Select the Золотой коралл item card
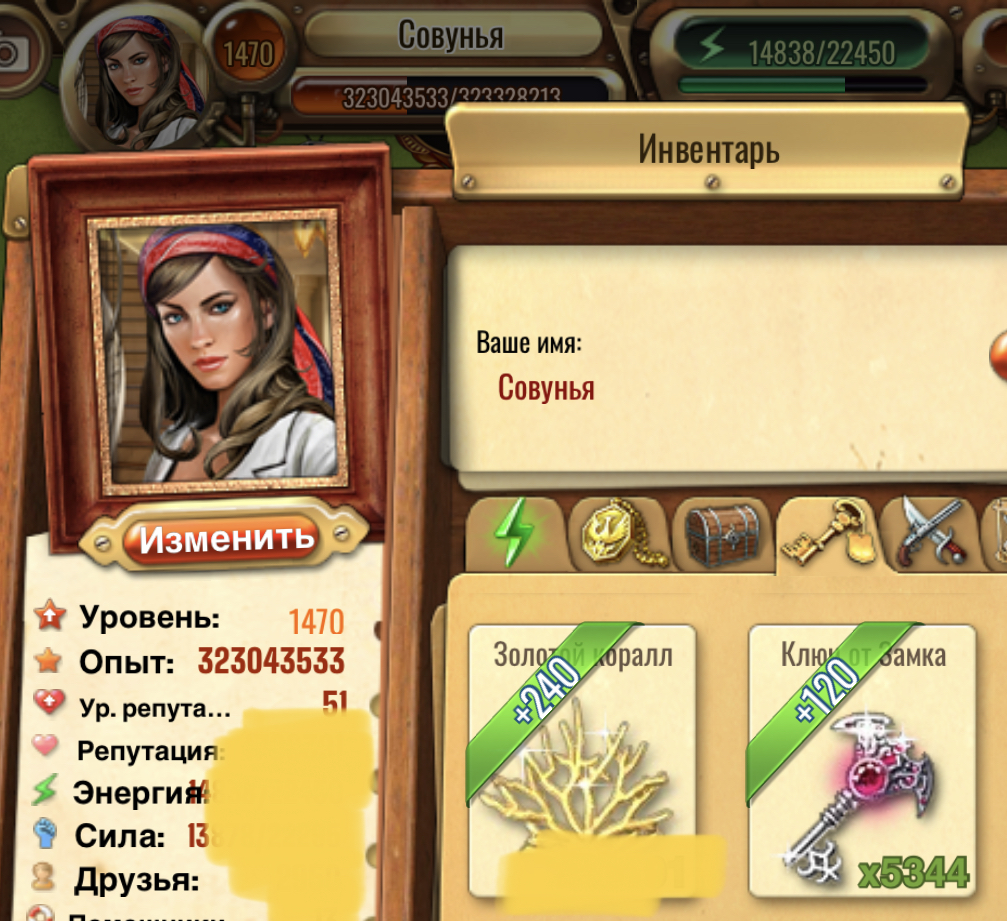 point(582,760)
